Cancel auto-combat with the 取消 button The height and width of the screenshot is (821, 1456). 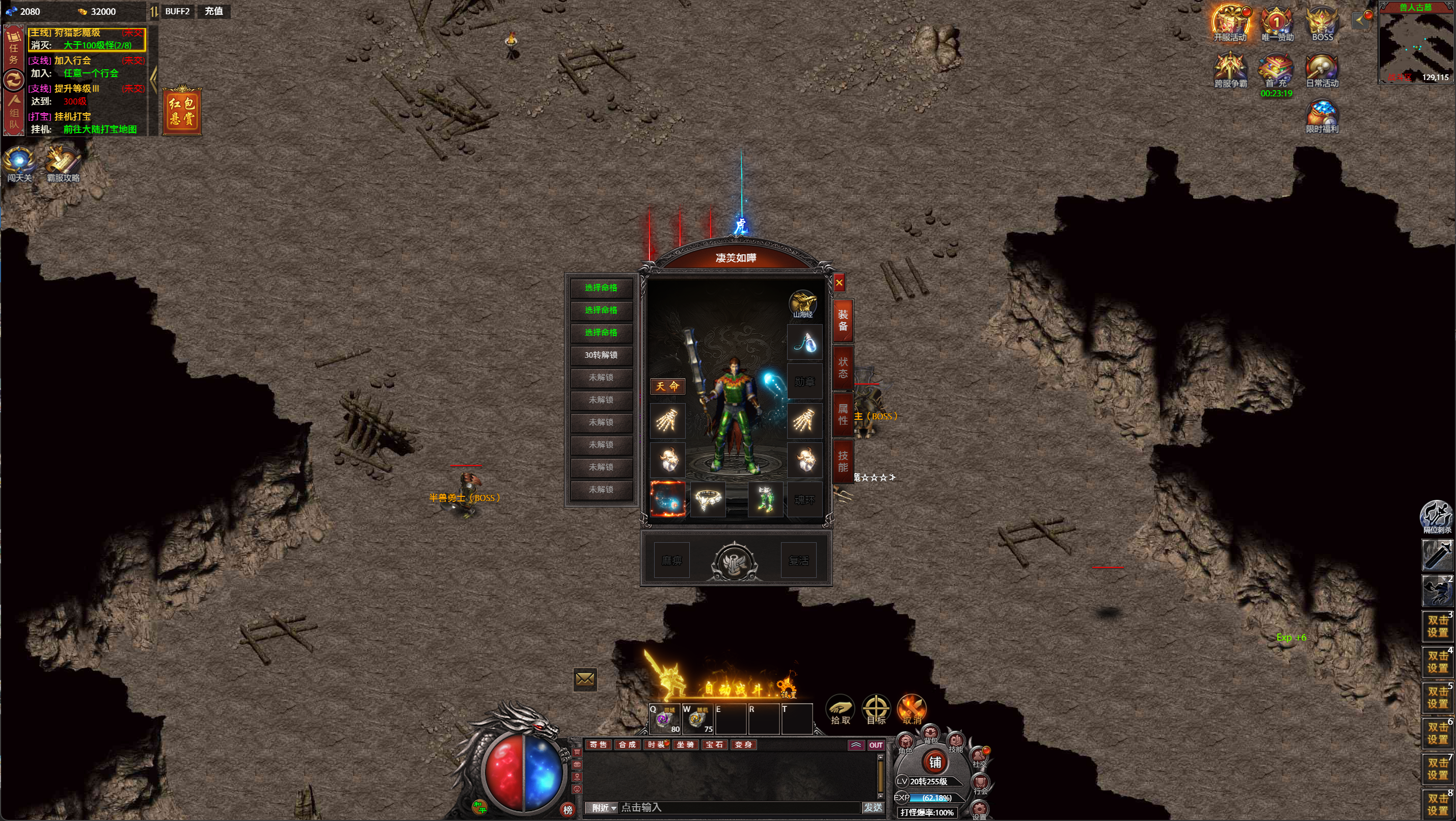(x=912, y=709)
